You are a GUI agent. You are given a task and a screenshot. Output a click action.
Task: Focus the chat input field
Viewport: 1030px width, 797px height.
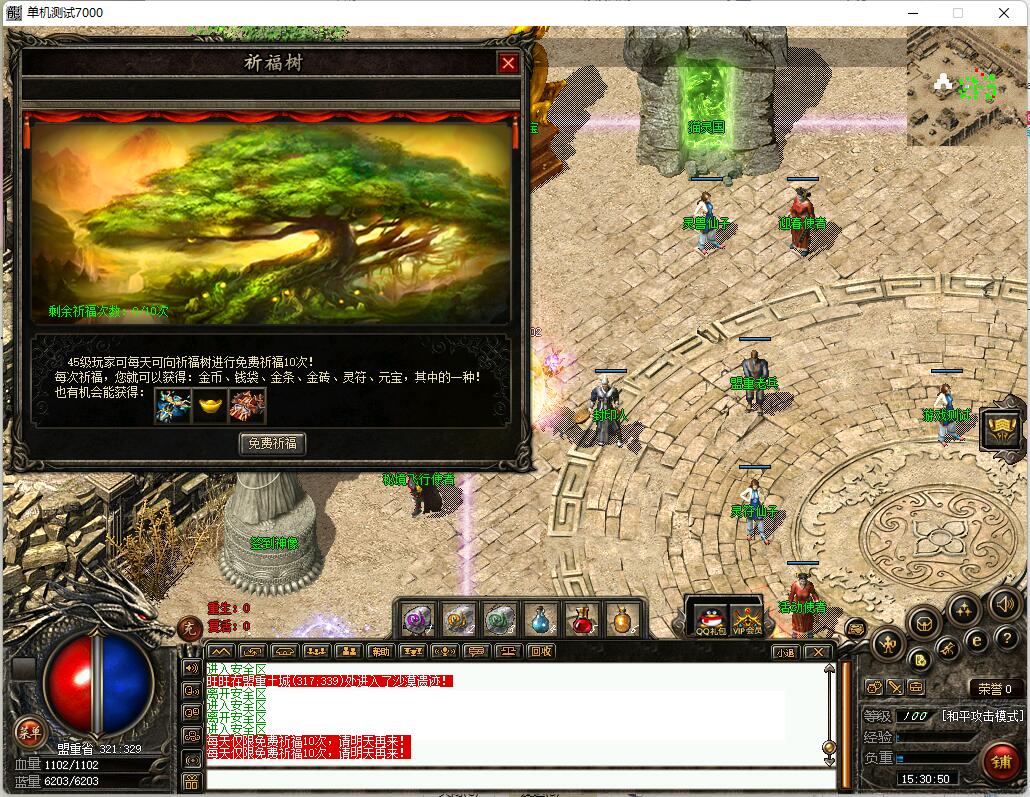pos(520,779)
